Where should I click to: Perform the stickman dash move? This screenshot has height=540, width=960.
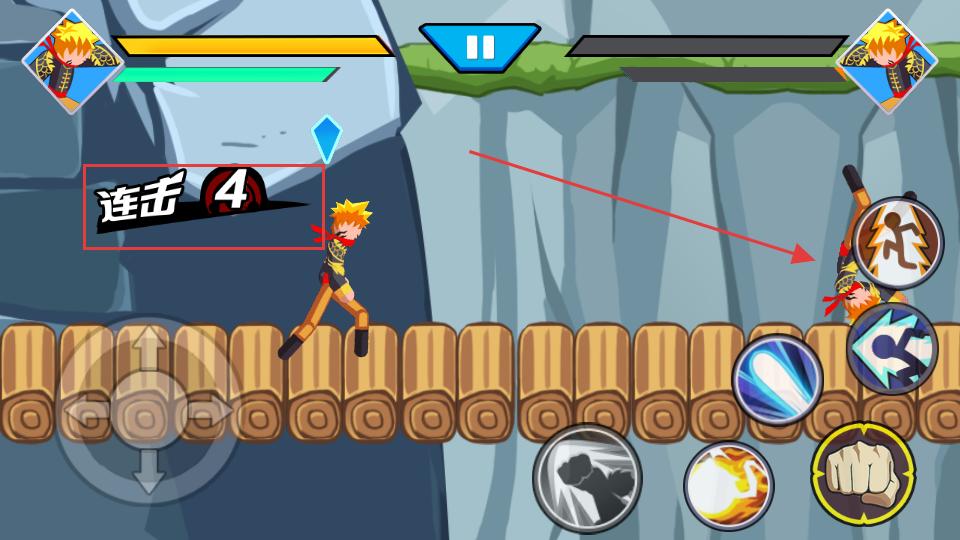click(892, 347)
